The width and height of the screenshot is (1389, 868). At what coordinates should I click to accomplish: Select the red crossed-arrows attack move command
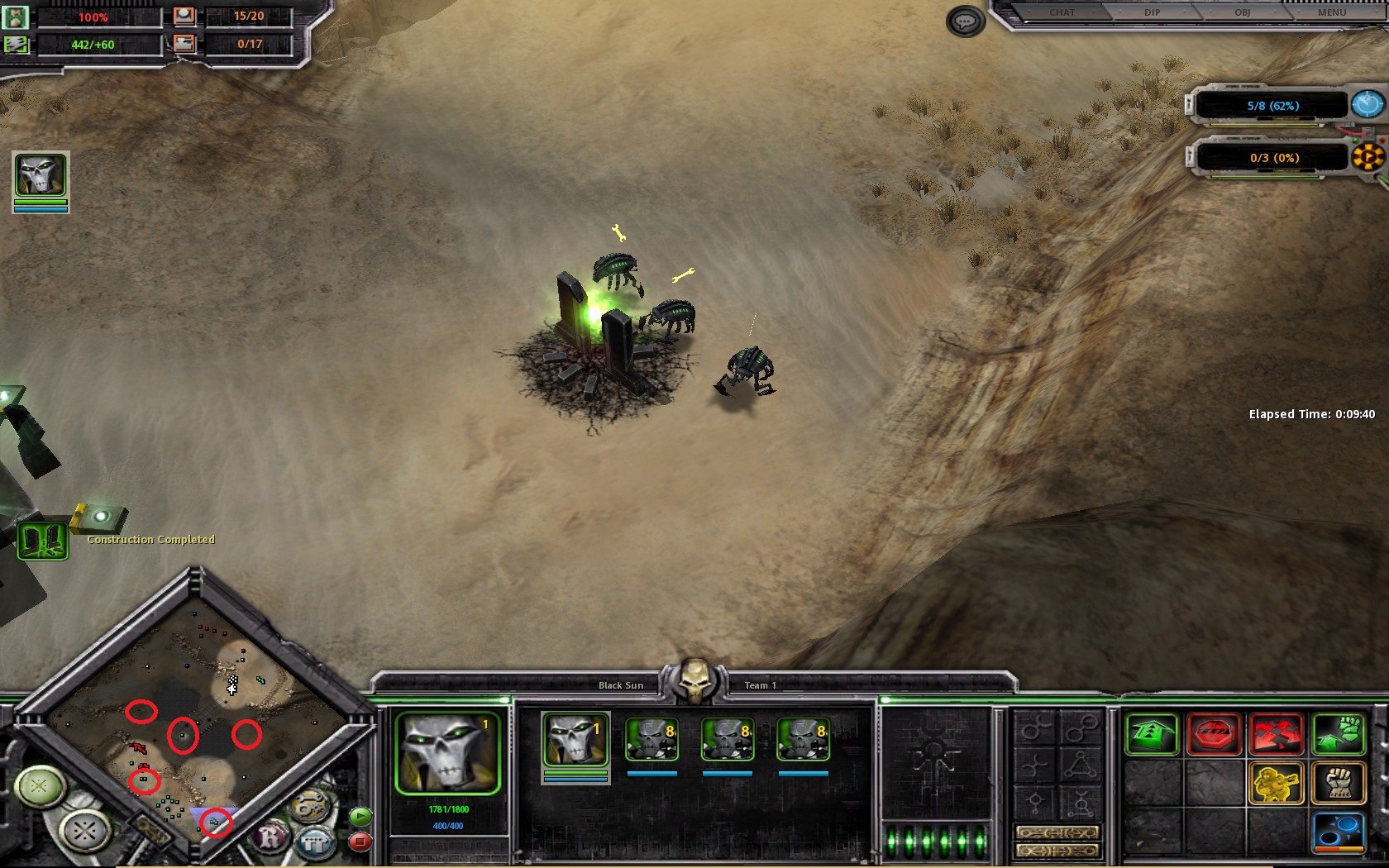pos(1276,734)
